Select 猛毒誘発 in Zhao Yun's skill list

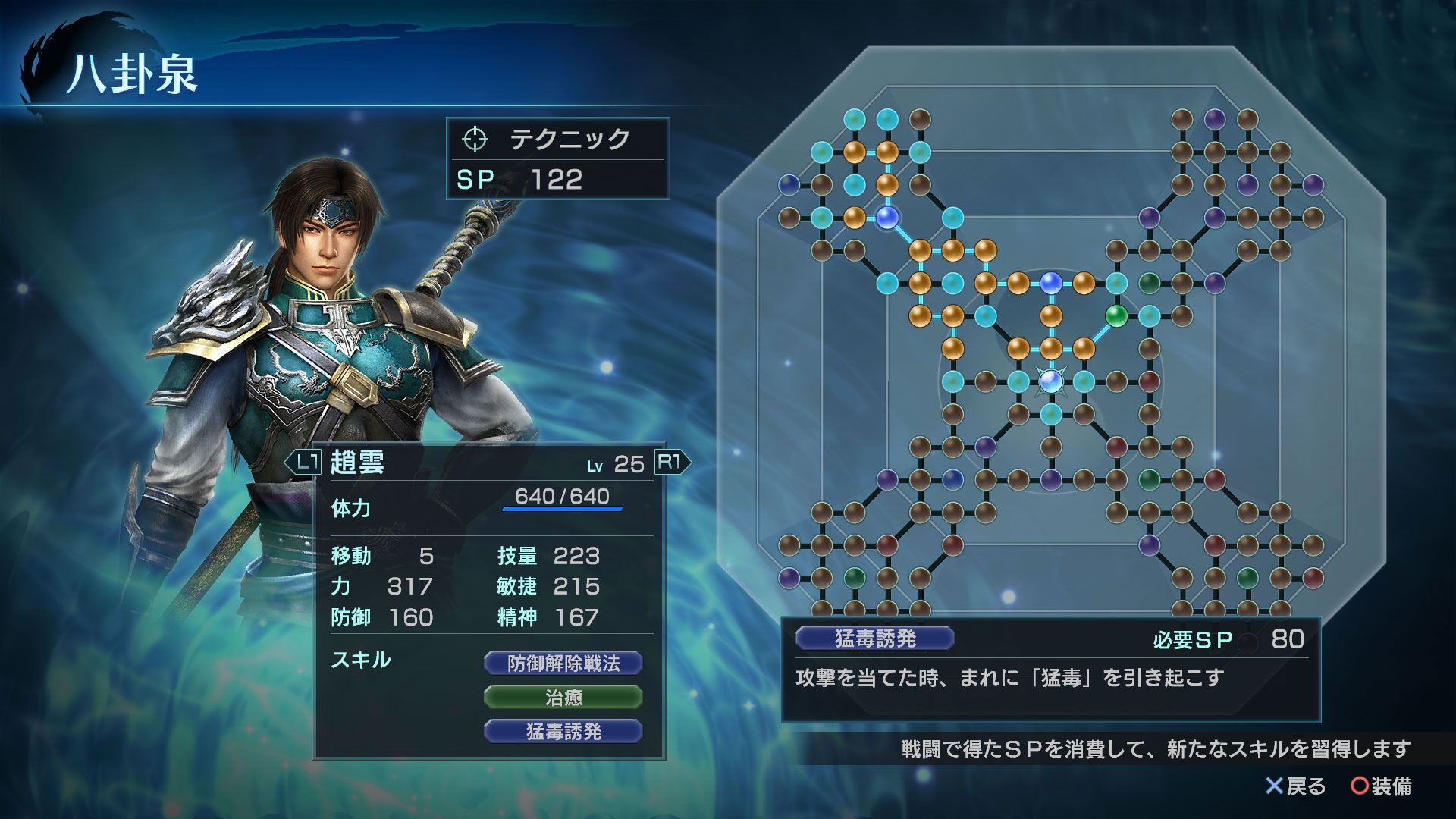[563, 731]
